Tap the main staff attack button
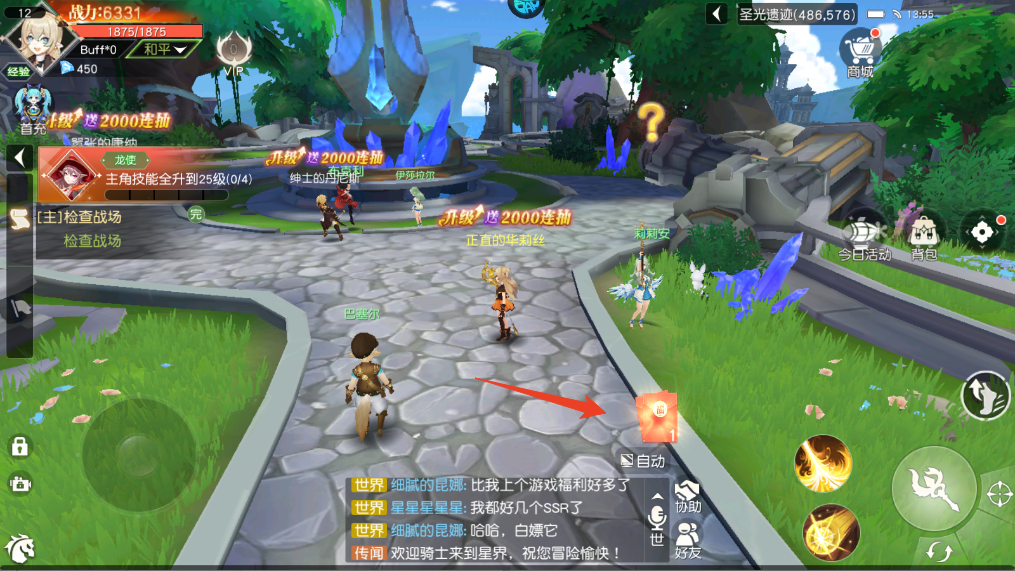The image size is (1015, 571). [934, 489]
